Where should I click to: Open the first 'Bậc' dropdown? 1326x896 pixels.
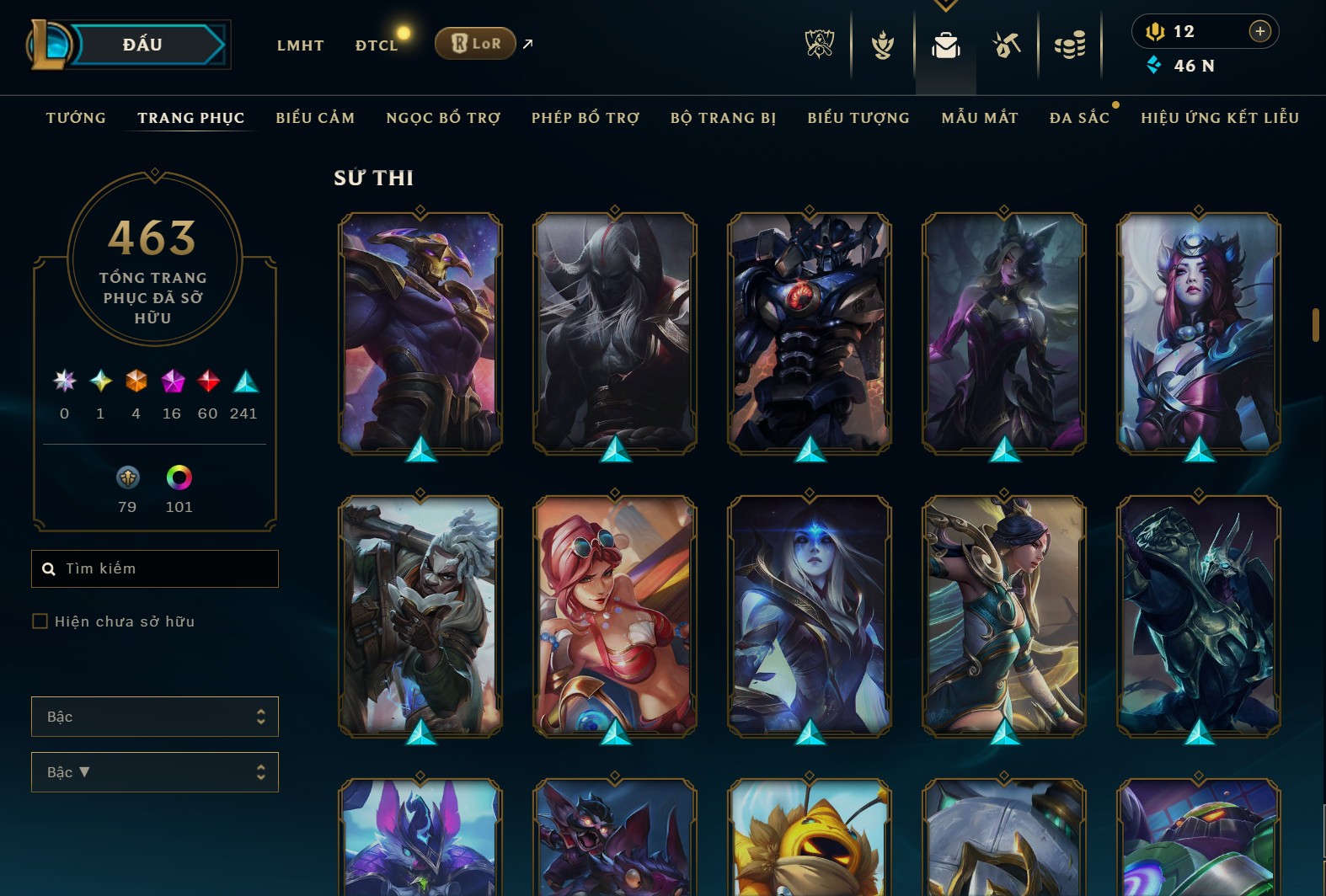[x=155, y=717]
